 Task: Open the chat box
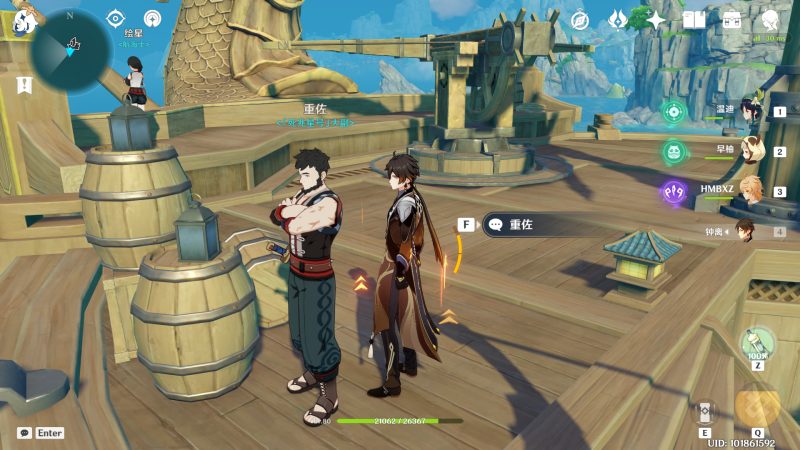click(40, 433)
